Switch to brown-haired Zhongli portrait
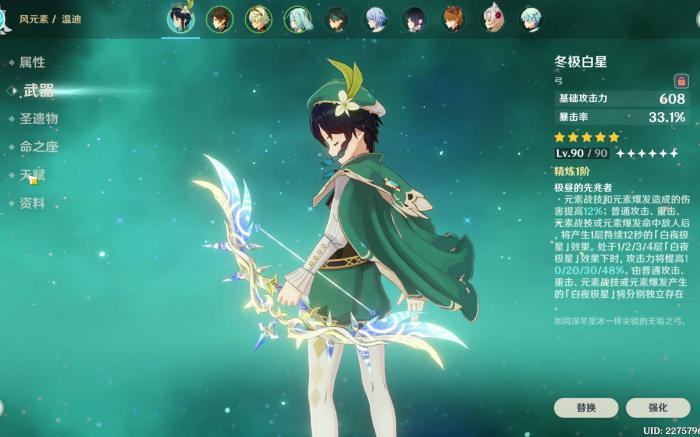The height and width of the screenshot is (437, 700). (x=220, y=19)
